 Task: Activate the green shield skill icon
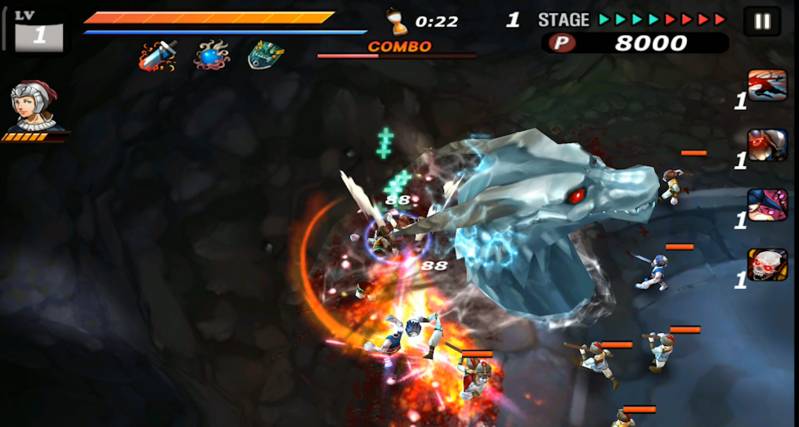tap(265, 55)
